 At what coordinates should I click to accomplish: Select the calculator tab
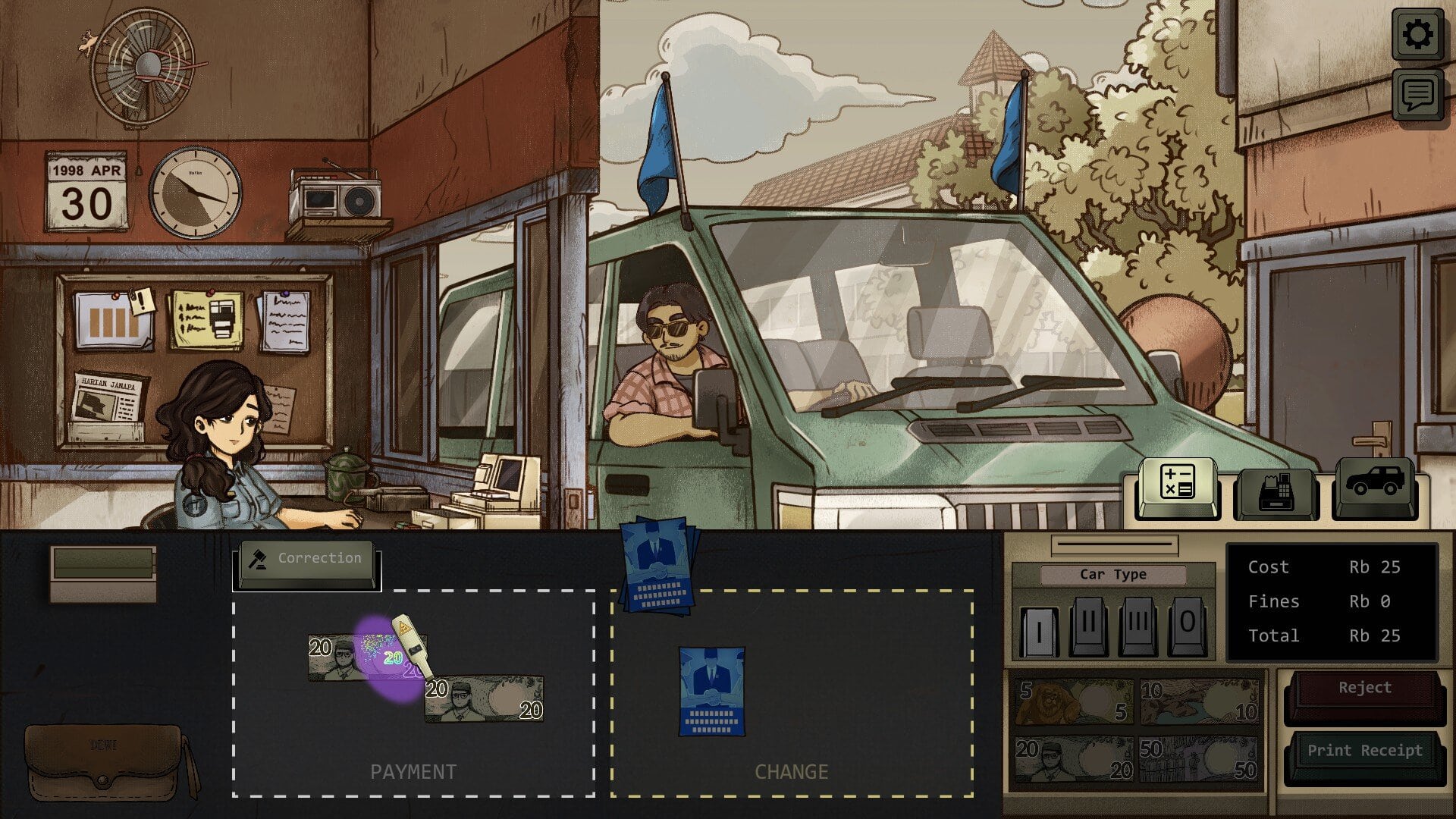1177,485
